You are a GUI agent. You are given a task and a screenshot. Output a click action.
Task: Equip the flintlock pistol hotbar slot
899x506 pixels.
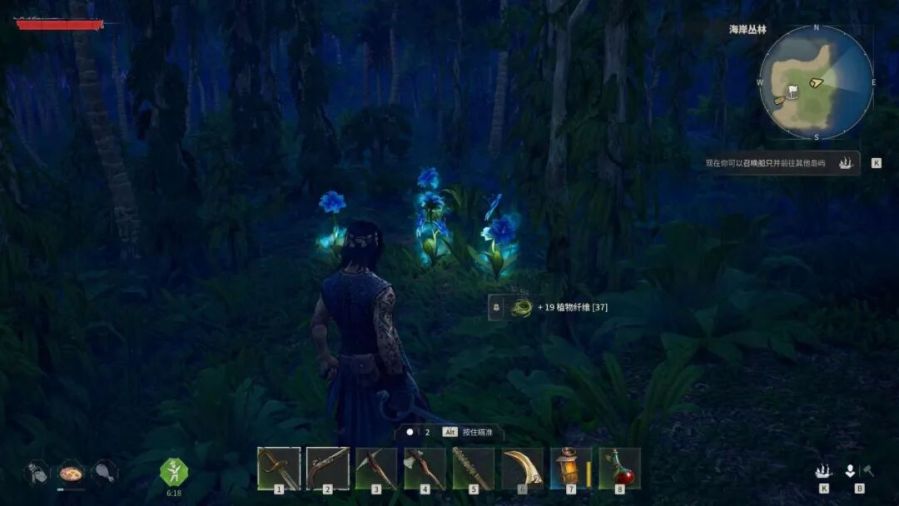click(328, 467)
